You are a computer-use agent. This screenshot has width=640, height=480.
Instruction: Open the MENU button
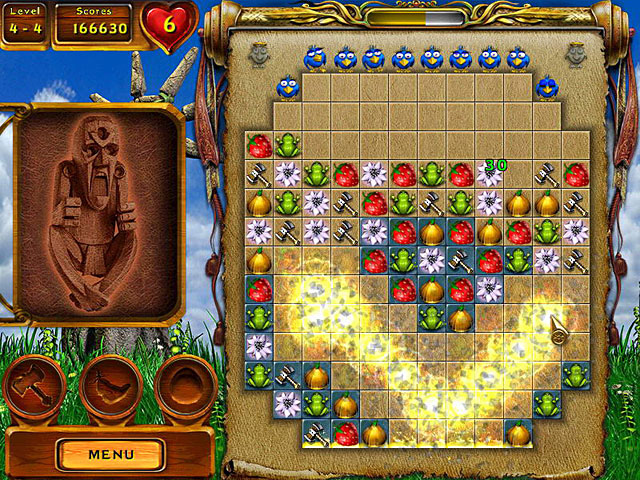tap(110, 454)
